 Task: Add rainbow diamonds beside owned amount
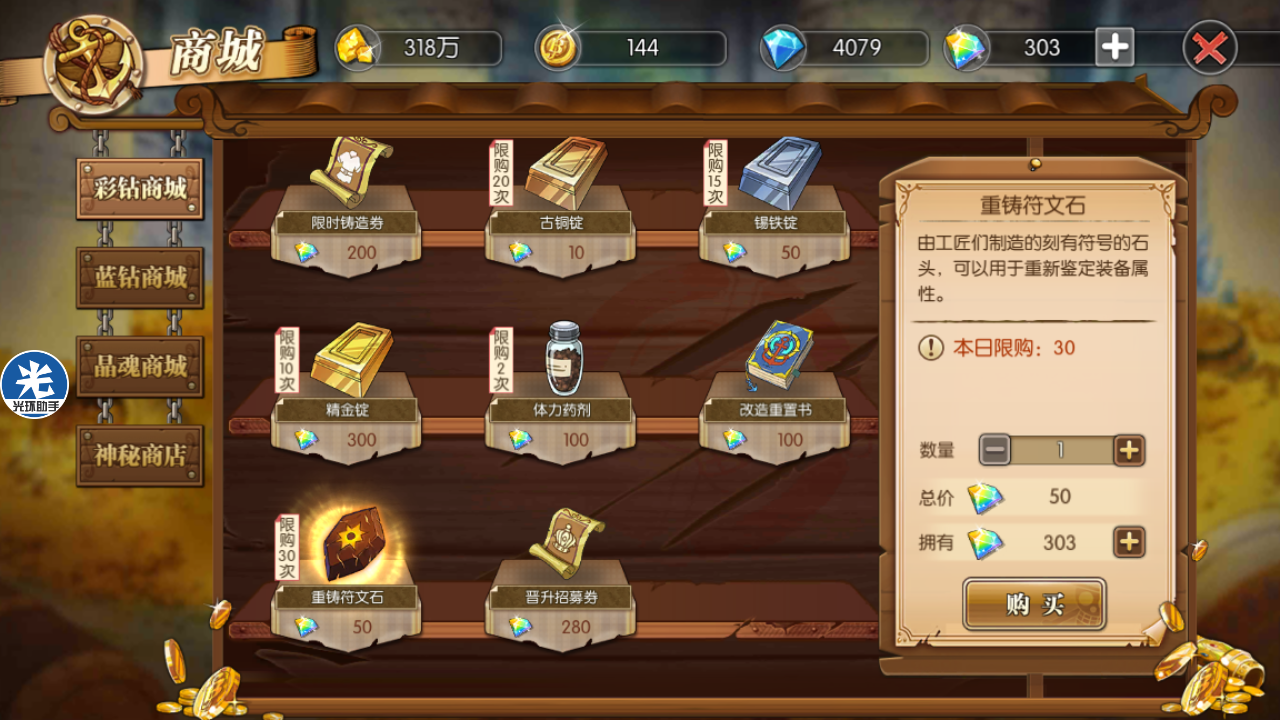click(x=1129, y=542)
